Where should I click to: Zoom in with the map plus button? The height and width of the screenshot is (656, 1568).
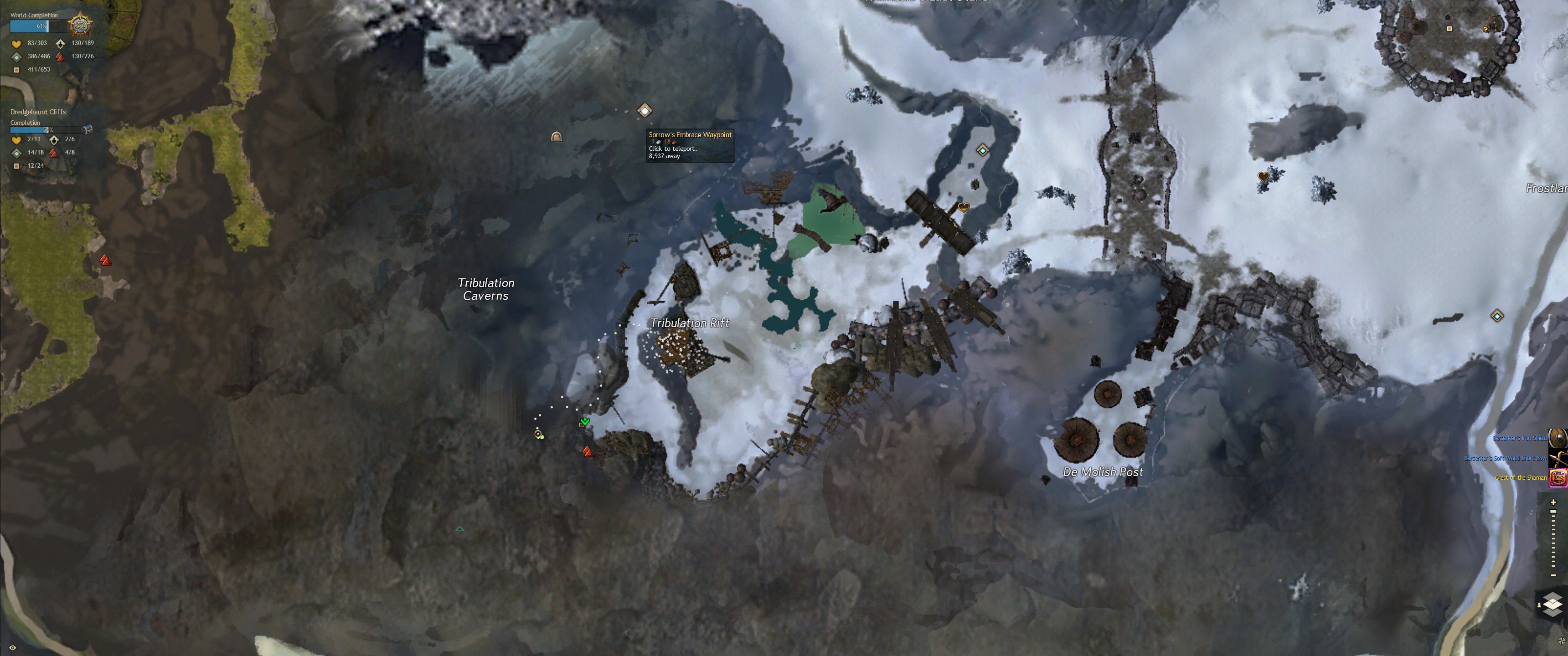(1553, 502)
